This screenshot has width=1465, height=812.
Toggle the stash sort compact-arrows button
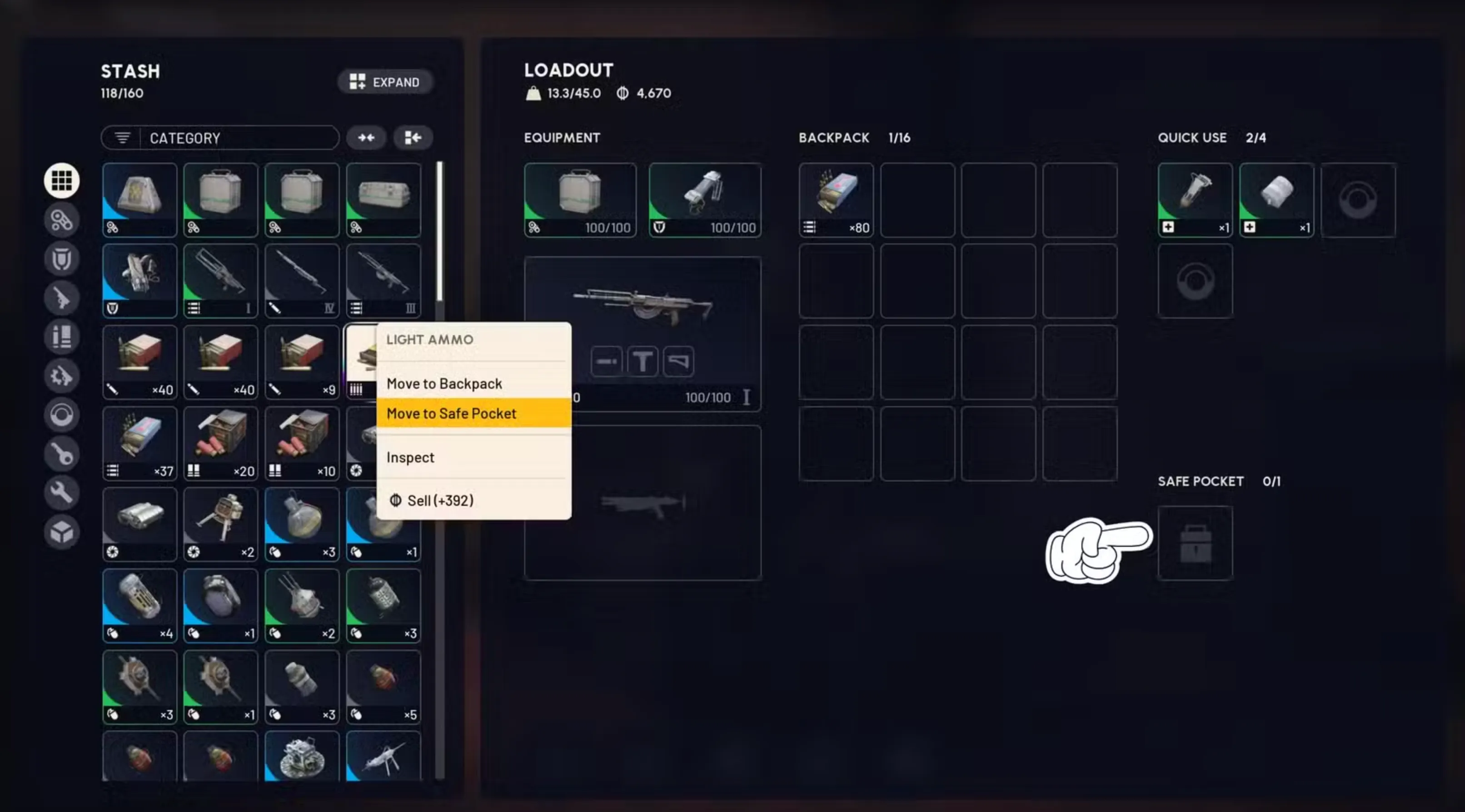coord(366,138)
